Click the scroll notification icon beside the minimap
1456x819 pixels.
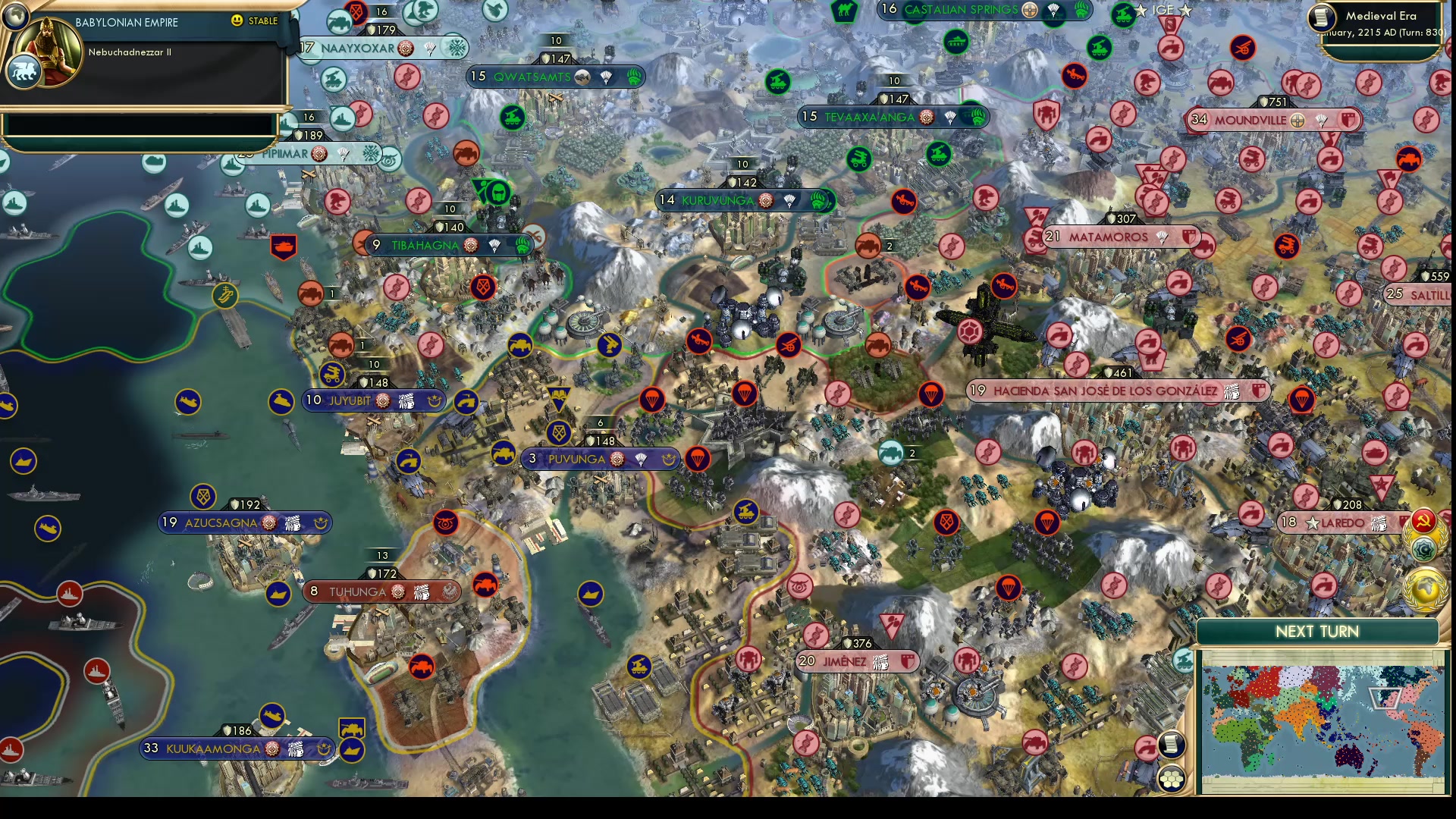click(x=1172, y=744)
